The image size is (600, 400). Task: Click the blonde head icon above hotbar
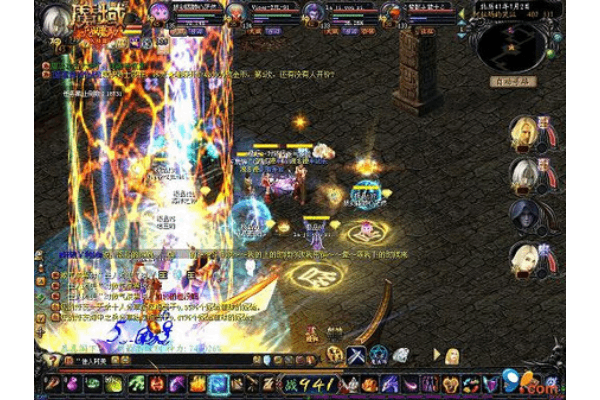(x=452, y=355)
